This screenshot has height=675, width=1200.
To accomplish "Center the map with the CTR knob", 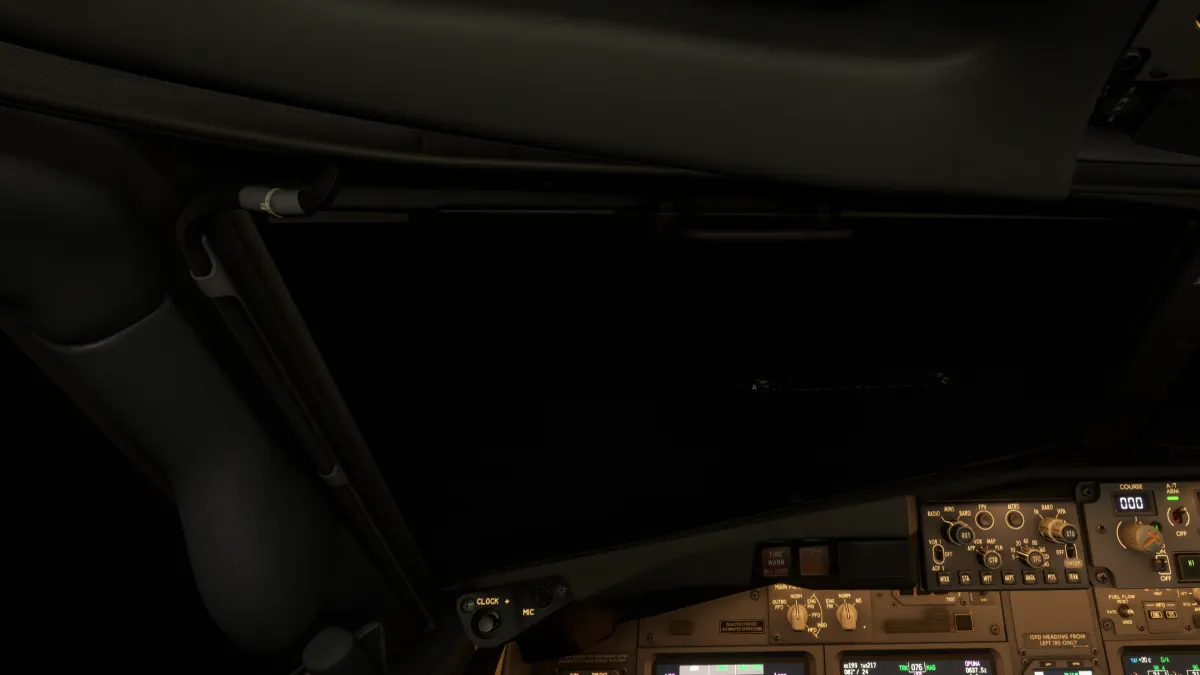I will tap(992, 559).
